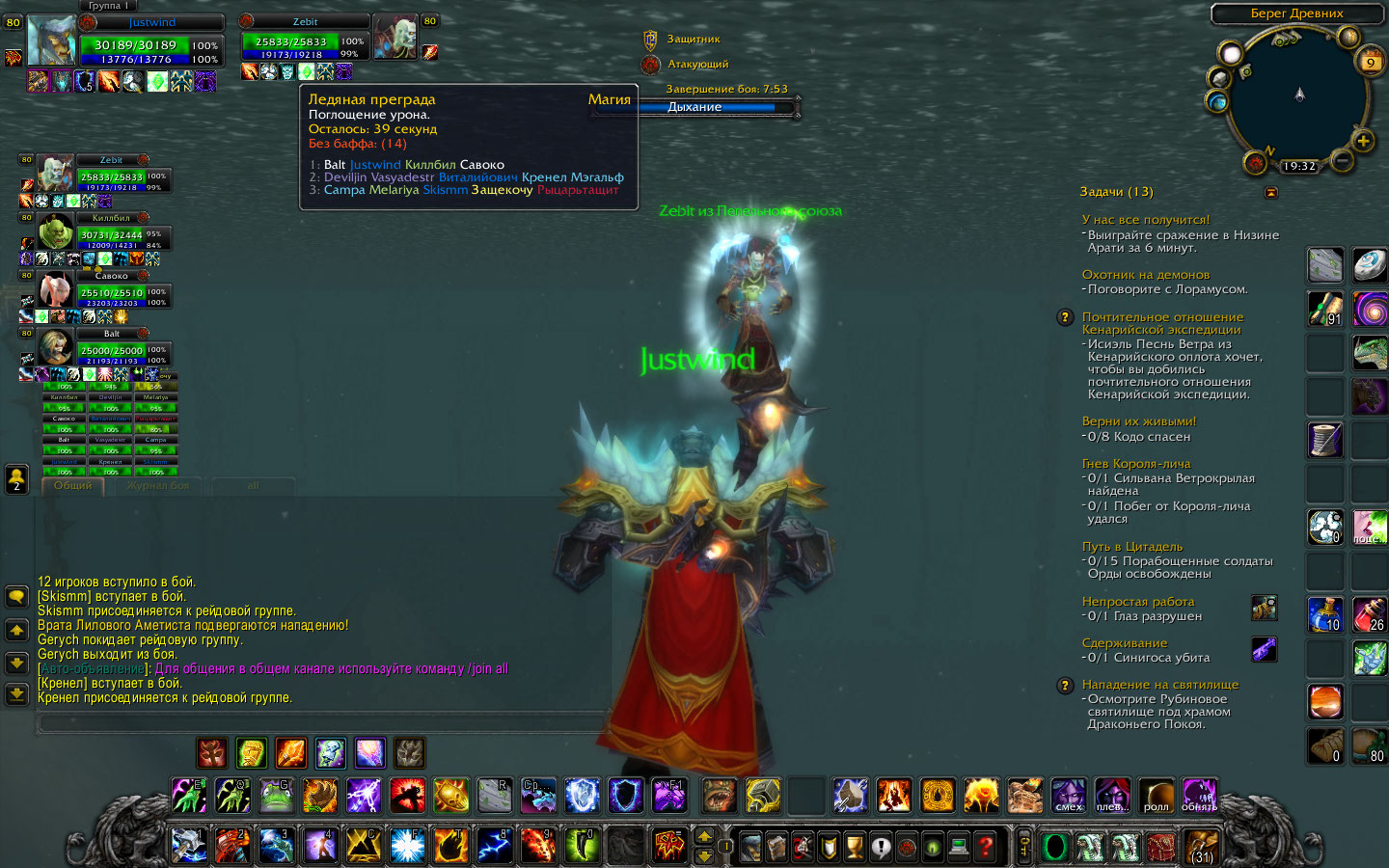This screenshot has width=1389, height=868.
Task: Switch to the Журнал боя chat tab
Action: (158, 486)
